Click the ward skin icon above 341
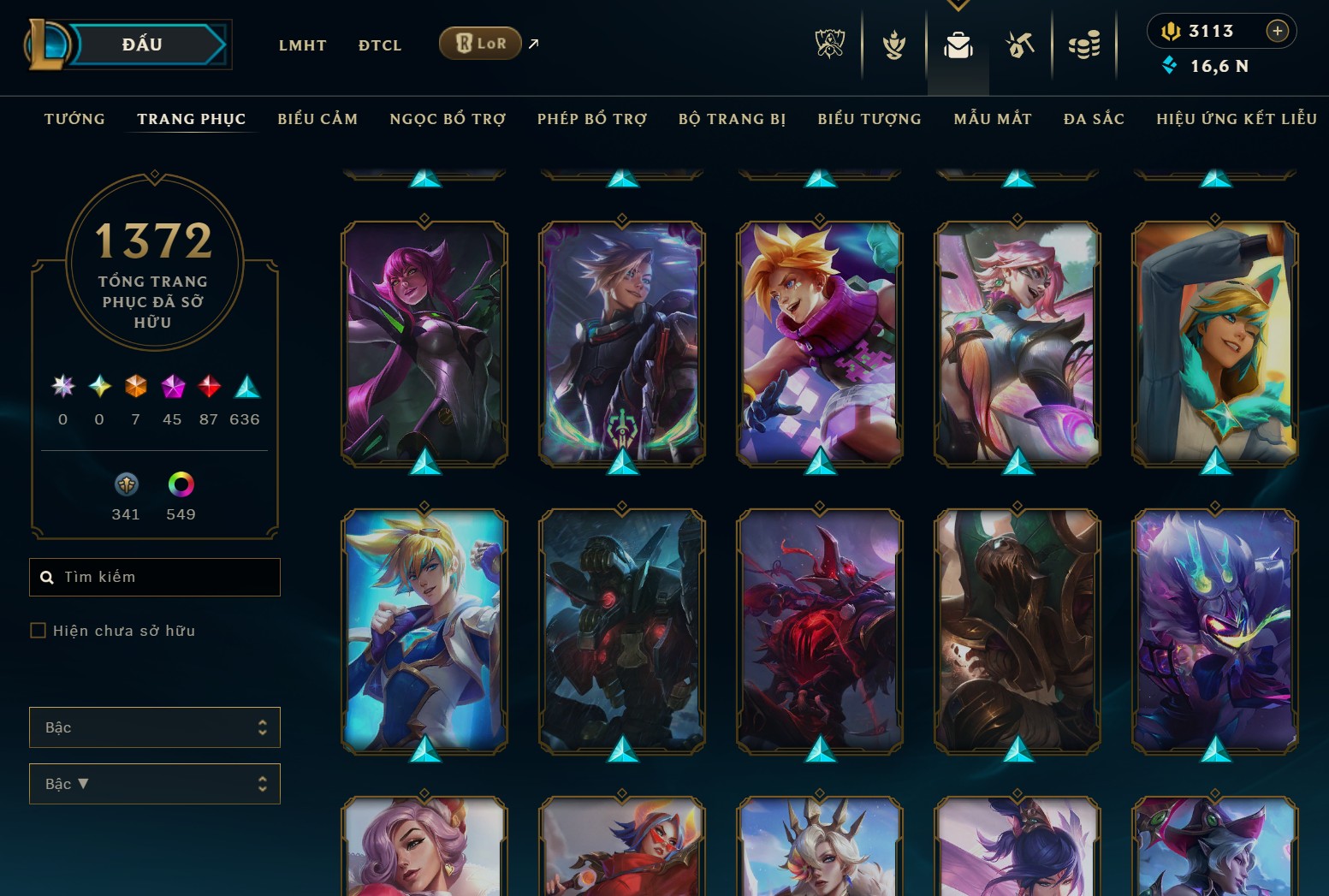The width and height of the screenshot is (1329, 896). coord(126,484)
